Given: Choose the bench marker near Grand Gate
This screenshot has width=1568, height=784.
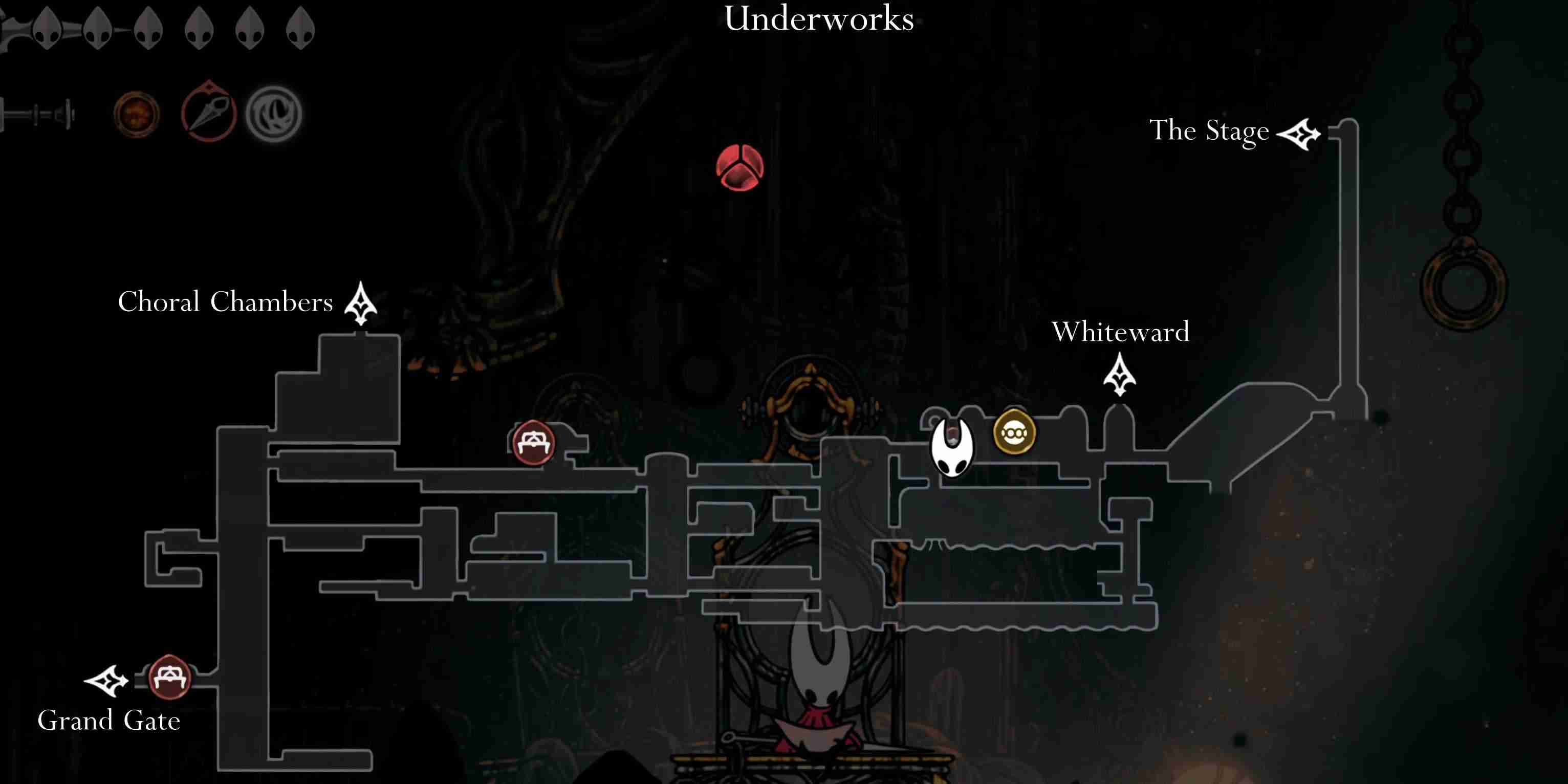Looking at the screenshot, I should click(x=170, y=678).
